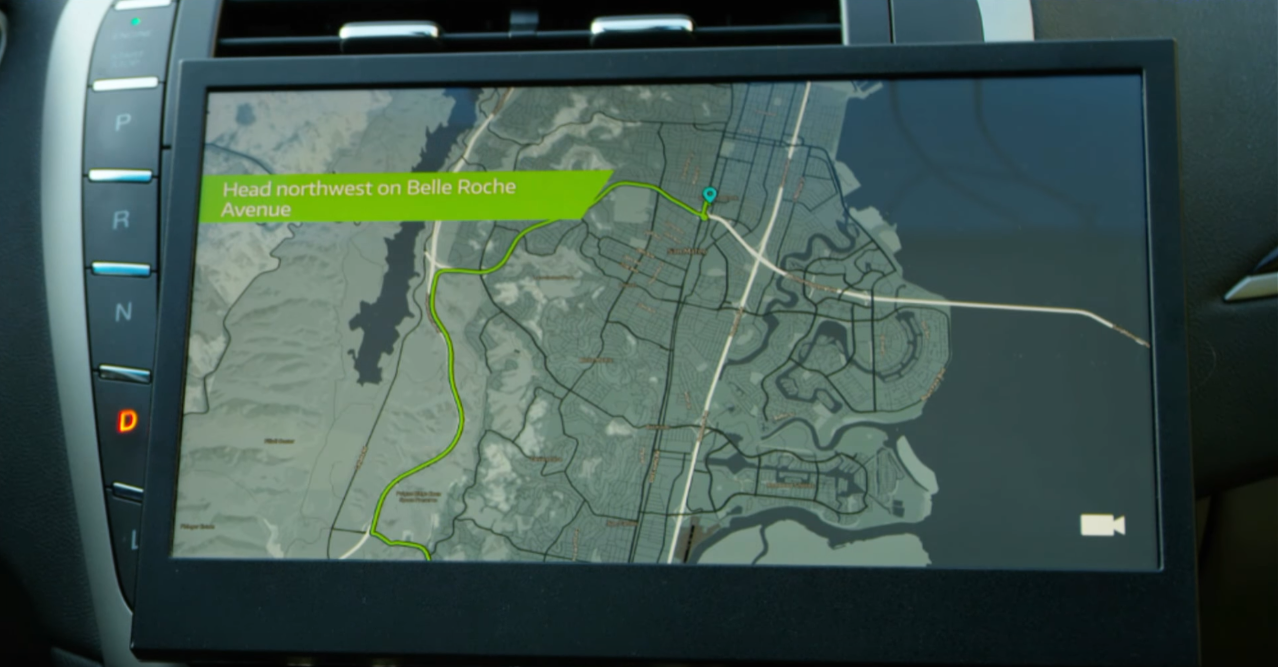This screenshot has height=667, width=1278.
Task: Select the teal destination pin on the map
Action: [710, 195]
